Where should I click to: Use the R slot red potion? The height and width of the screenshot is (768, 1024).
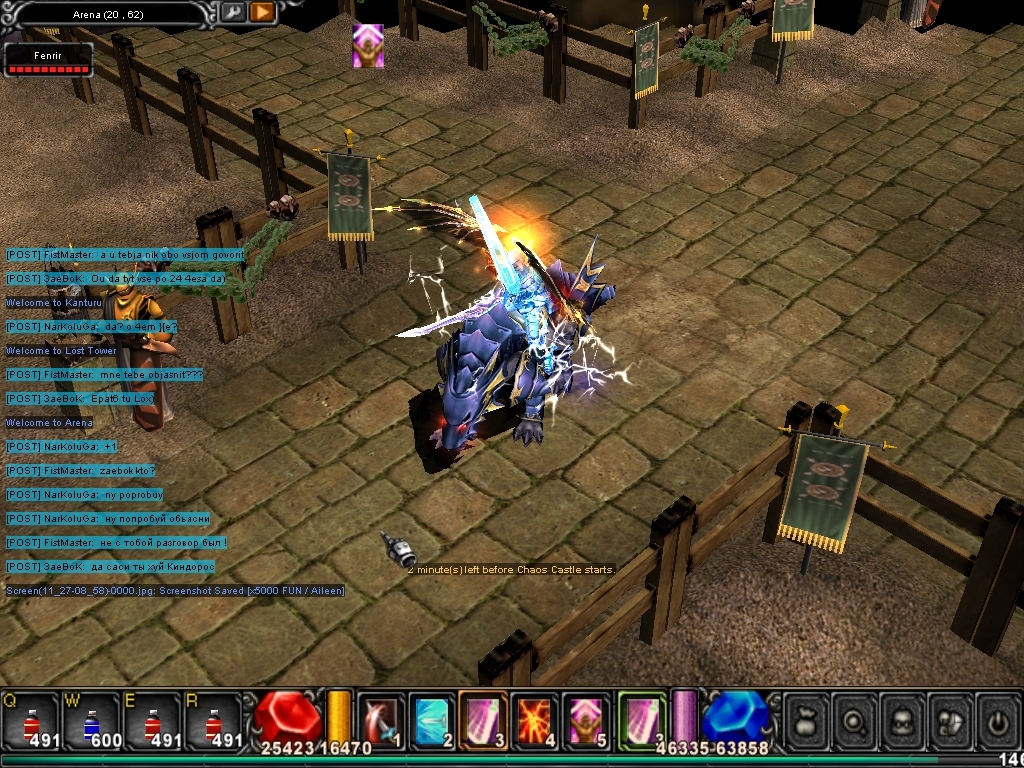tap(212, 720)
